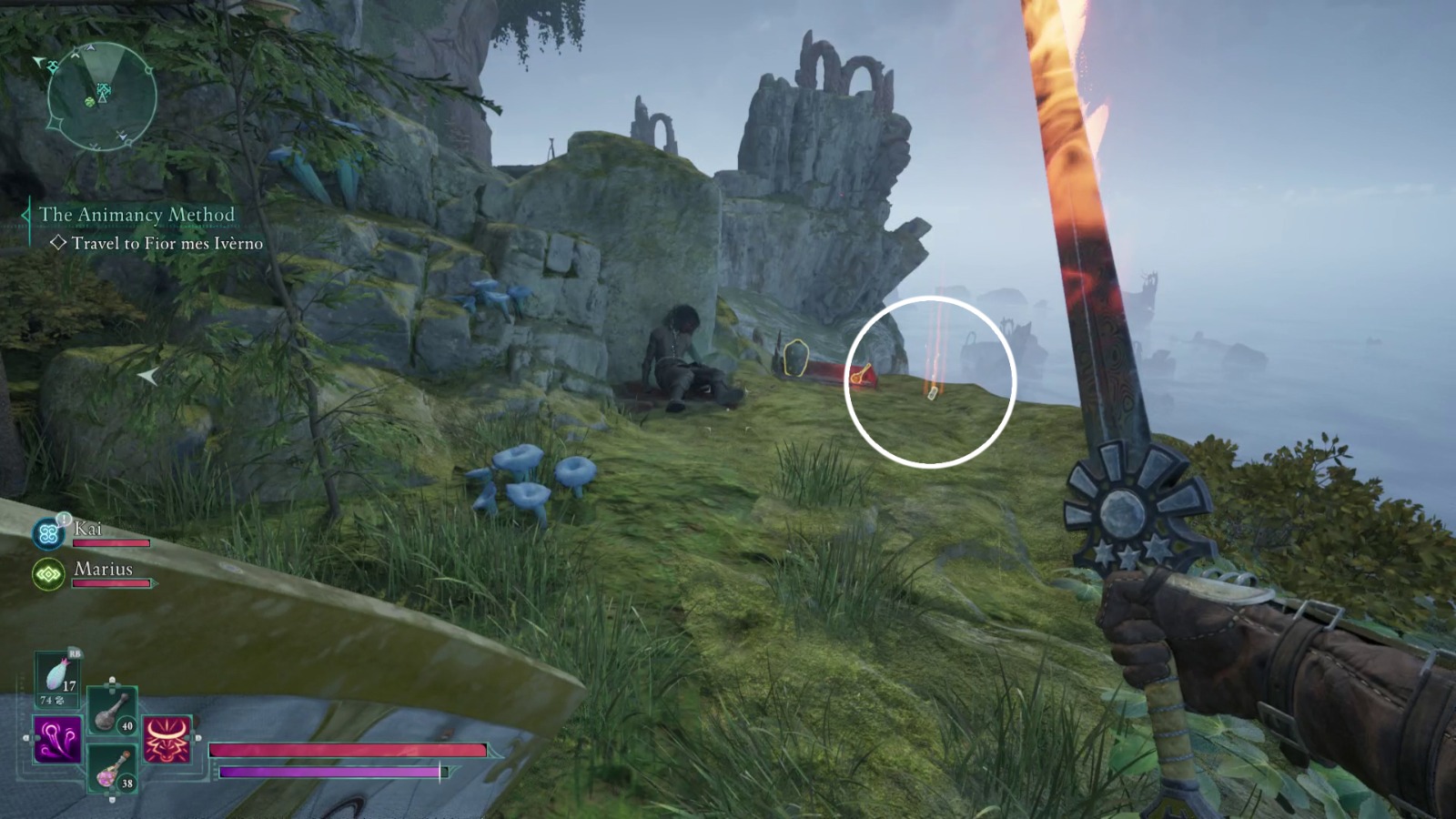
Task: Click the RB badge above the quickslot
Action: (75, 653)
